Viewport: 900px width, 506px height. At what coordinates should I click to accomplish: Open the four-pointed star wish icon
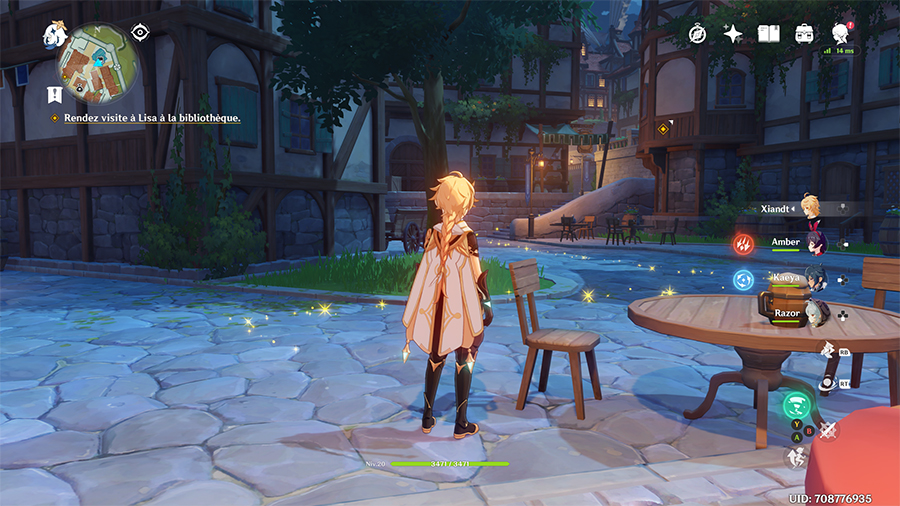pos(733,34)
